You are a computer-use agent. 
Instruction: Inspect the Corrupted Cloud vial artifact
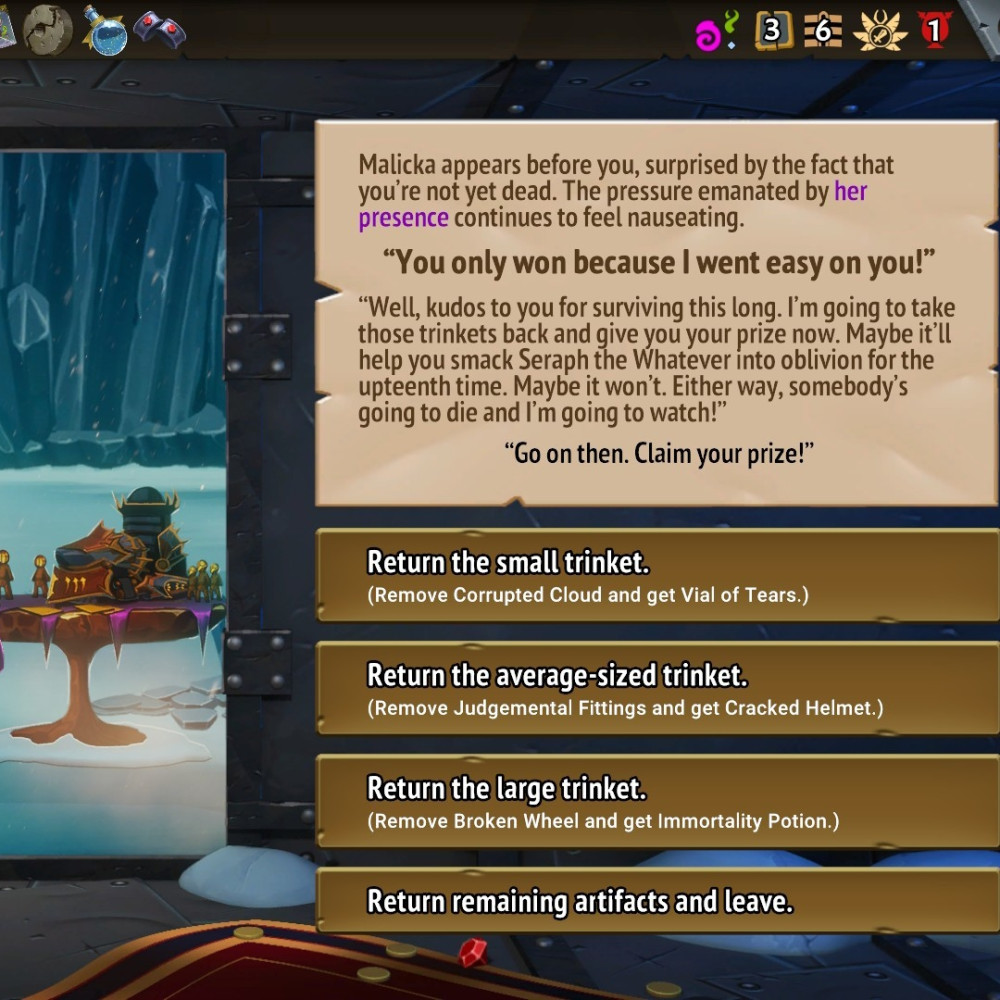coord(105,29)
